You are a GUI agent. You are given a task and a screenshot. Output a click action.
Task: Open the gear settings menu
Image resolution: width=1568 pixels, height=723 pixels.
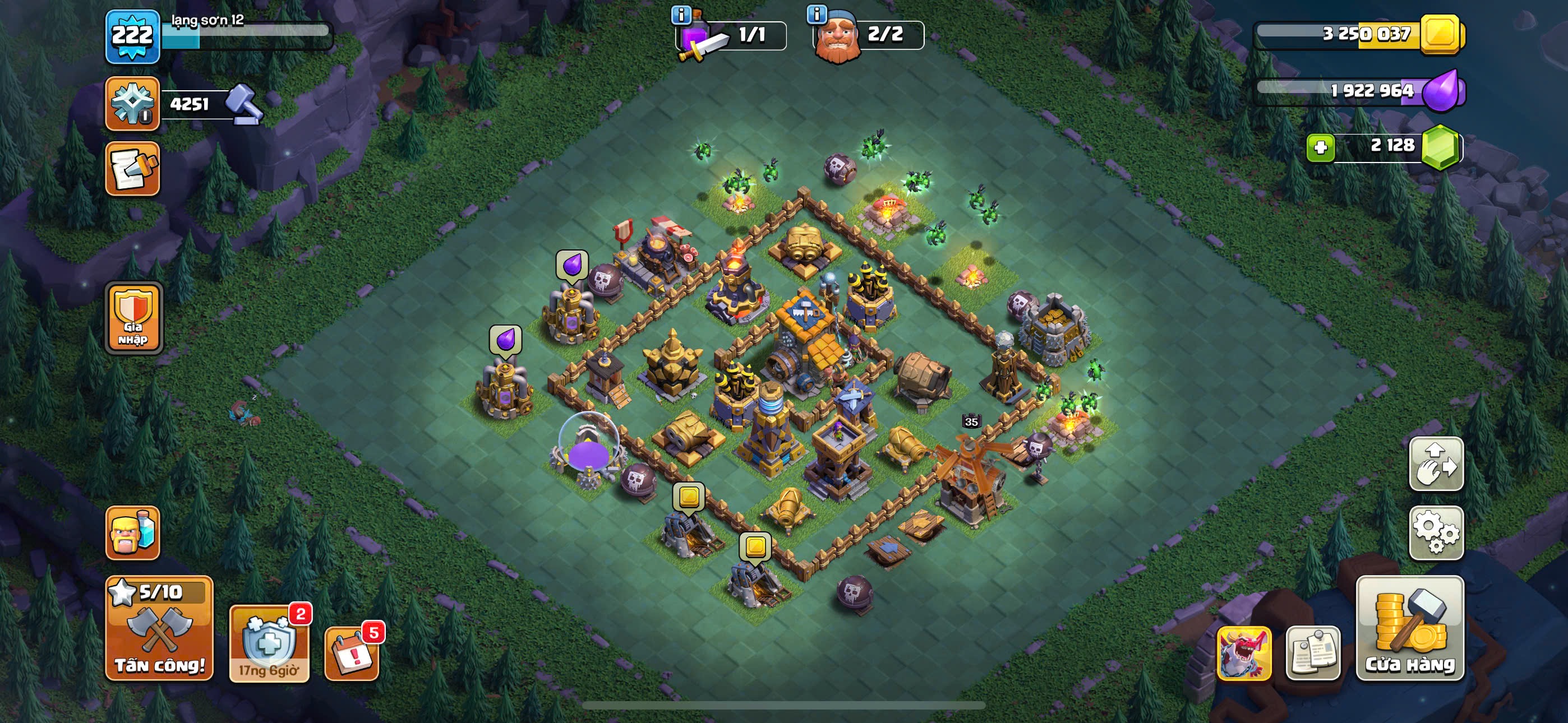1436,532
